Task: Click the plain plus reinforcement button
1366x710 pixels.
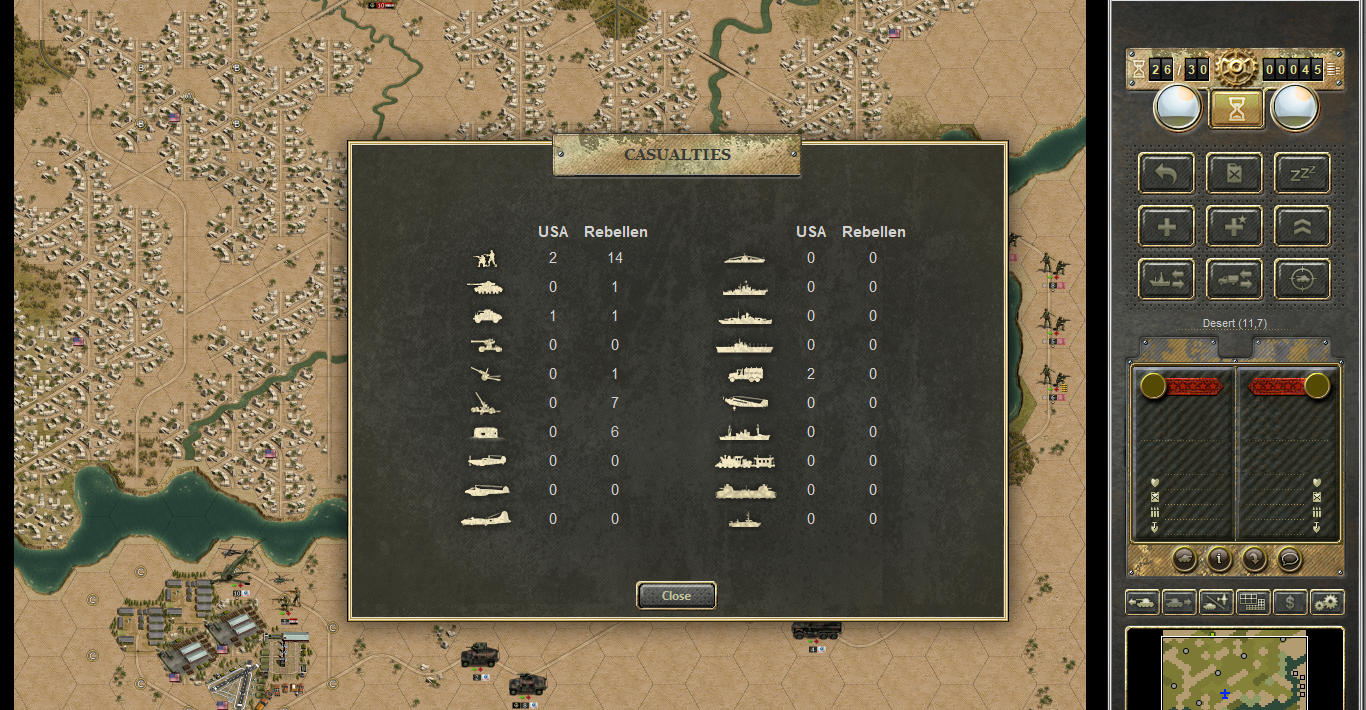Action: pyautogui.click(x=1166, y=226)
